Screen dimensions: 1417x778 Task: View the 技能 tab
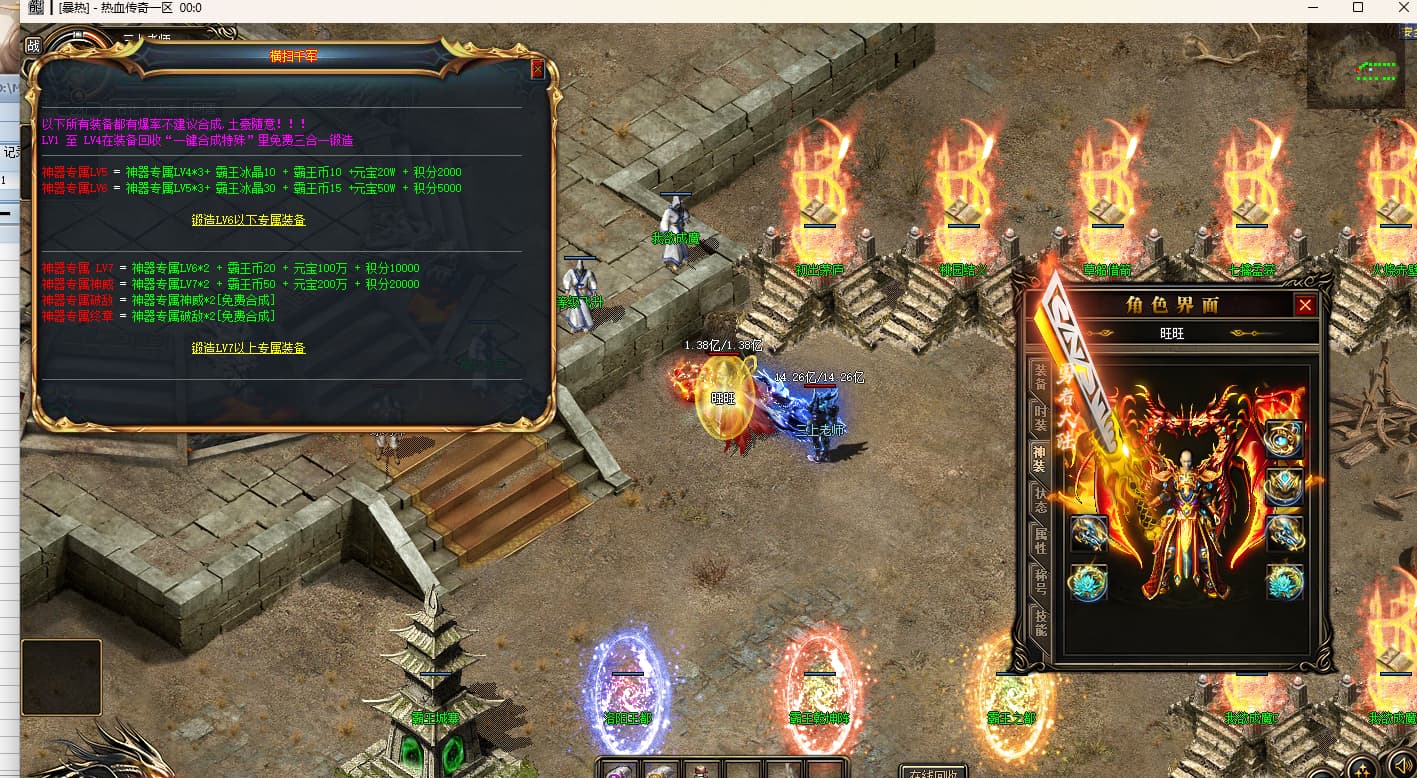[1040, 623]
